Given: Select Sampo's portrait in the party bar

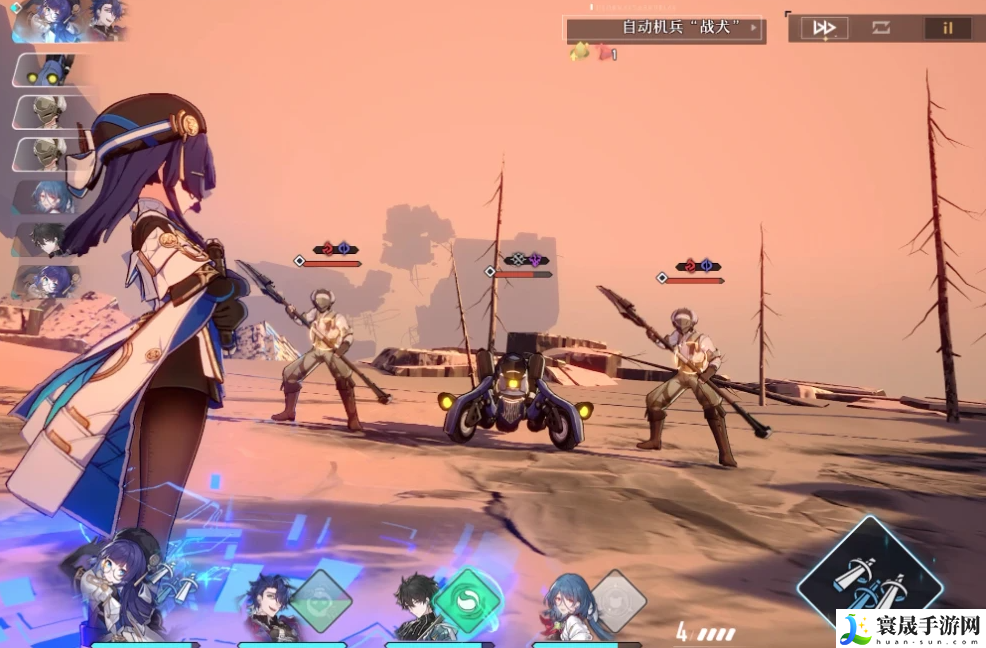Looking at the screenshot, I should point(268,606).
